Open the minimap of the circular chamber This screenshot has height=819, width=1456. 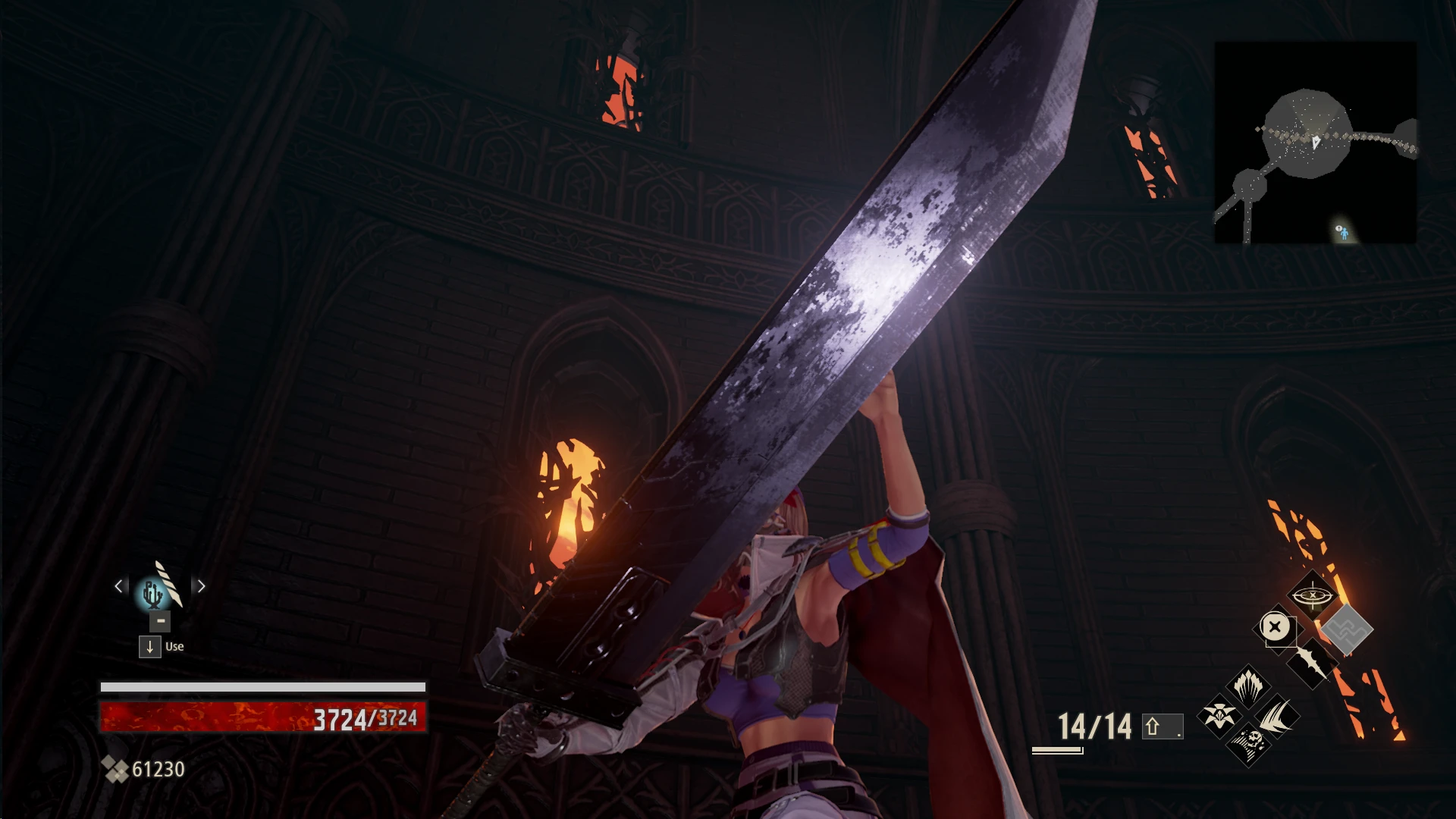(1315, 142)
